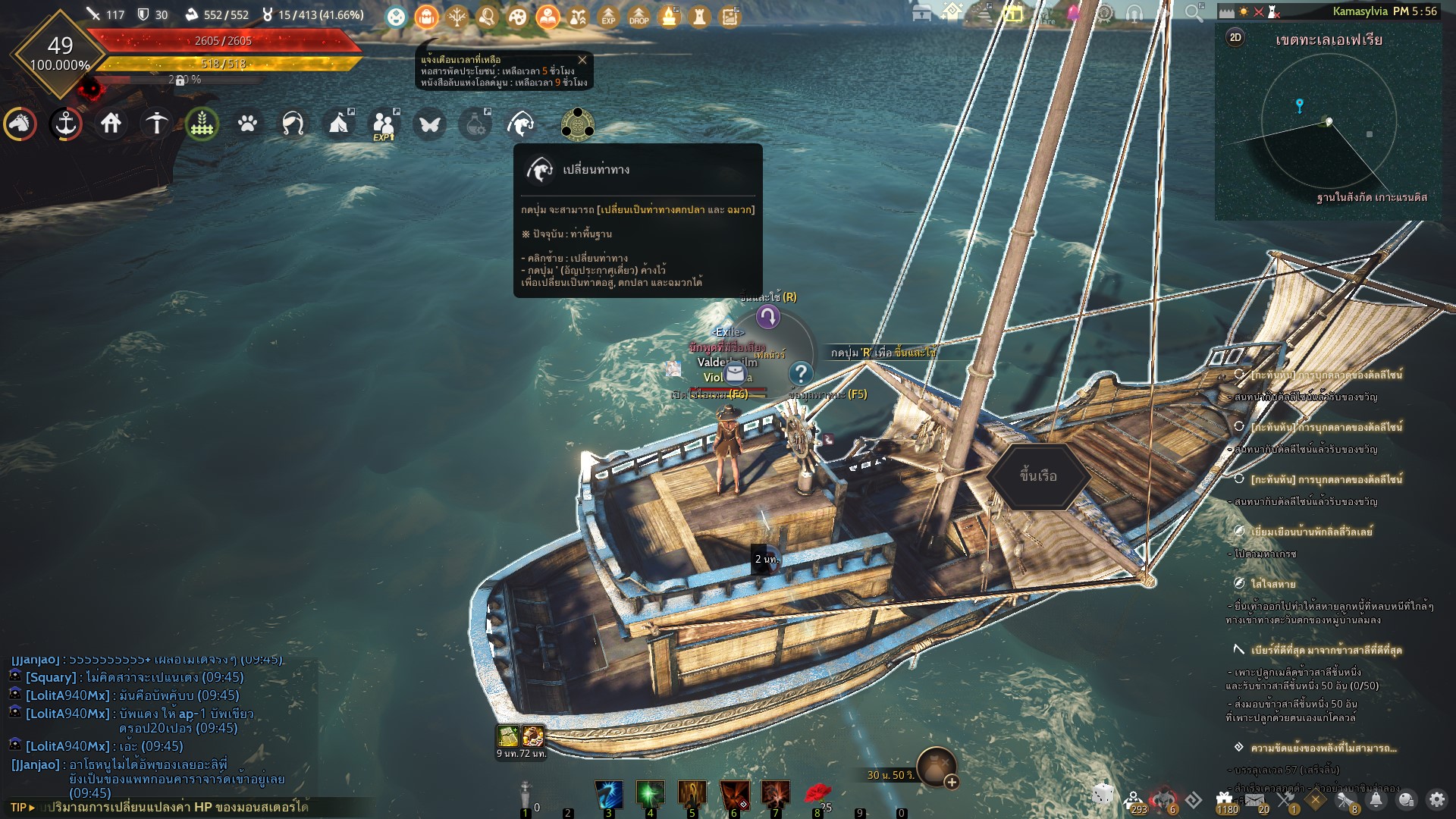
Task: Click the horse mount icon
Action: pyautogui.click(x=20, y=124)
